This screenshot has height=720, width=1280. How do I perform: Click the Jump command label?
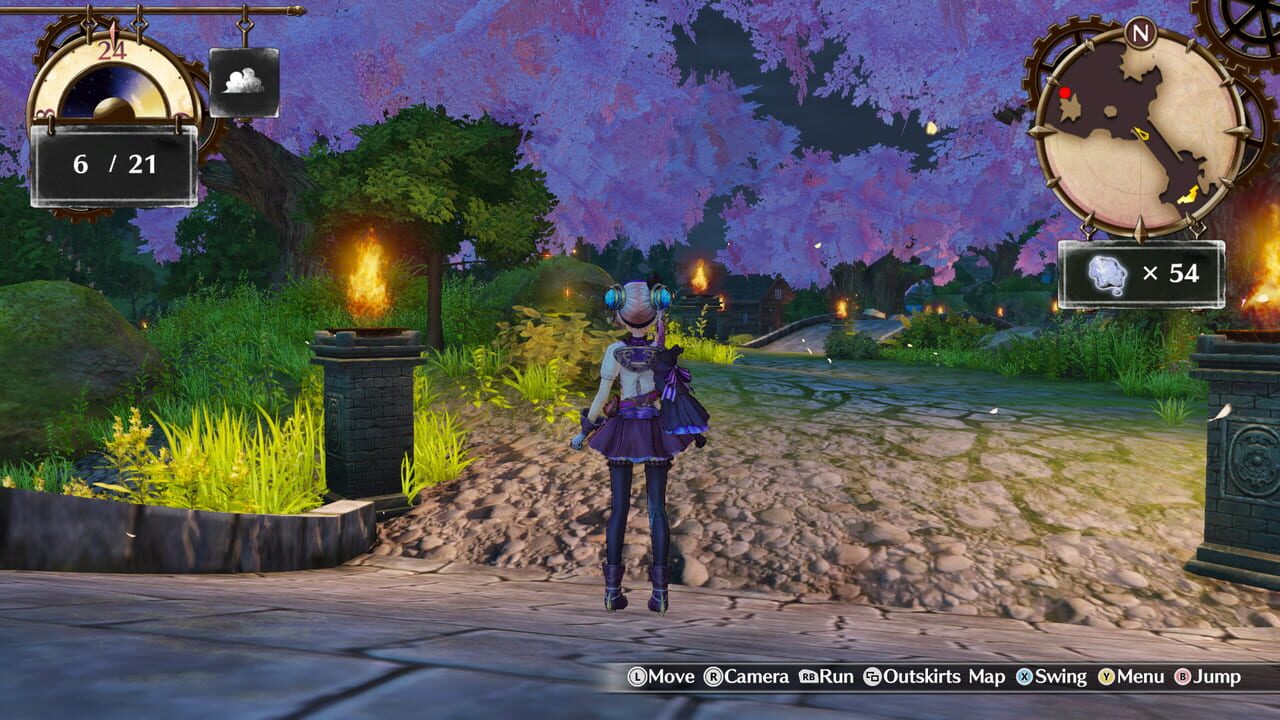pyautogui.click(x=1216, y=676)
